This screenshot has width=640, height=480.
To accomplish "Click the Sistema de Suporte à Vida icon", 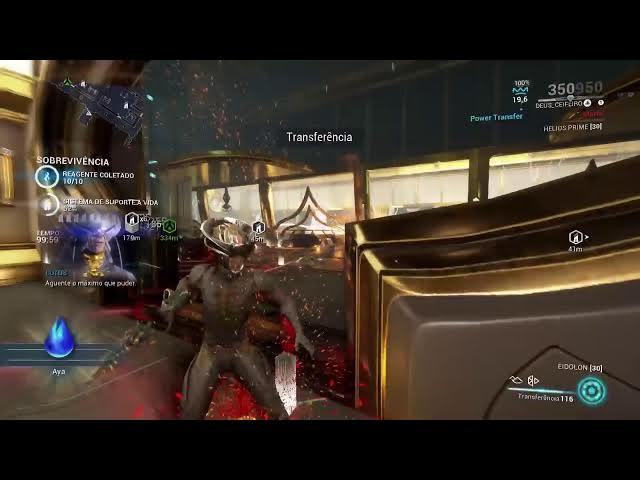I will coord(49,205).
